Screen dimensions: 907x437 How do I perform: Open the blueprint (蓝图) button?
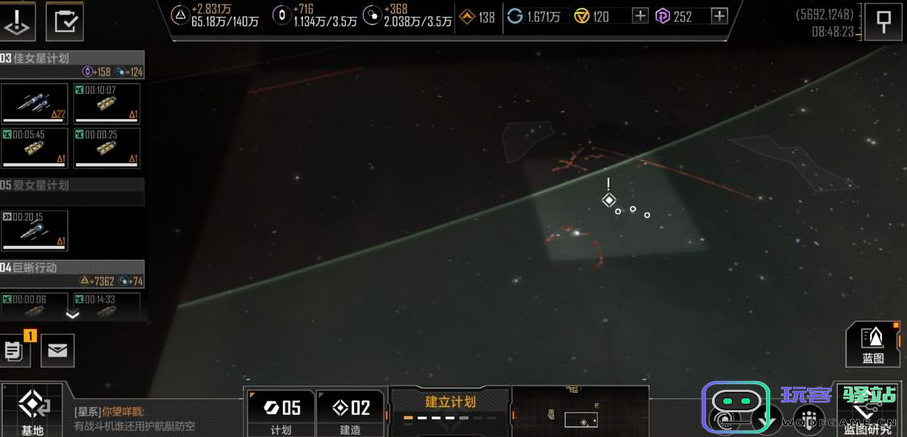[872, 343]
